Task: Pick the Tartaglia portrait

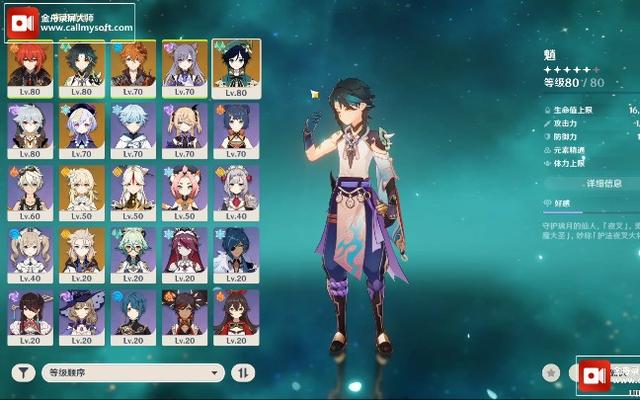Action: point(133,67)
